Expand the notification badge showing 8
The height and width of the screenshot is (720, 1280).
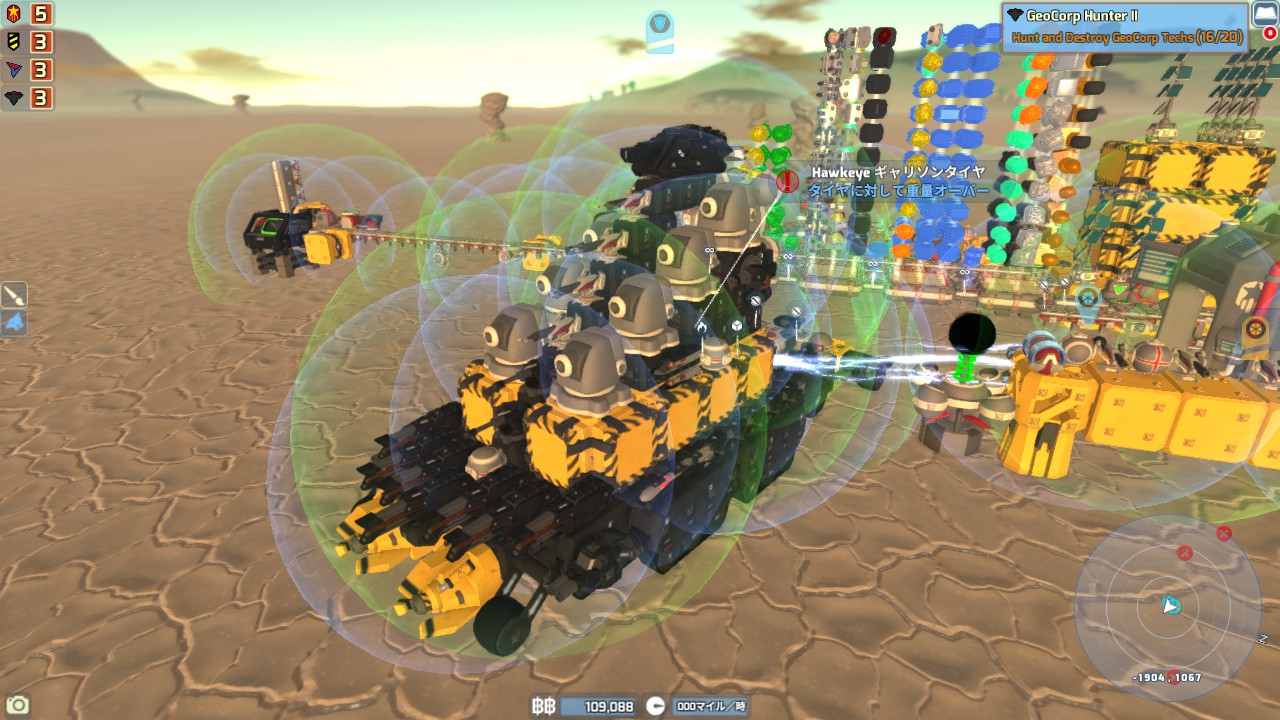point(1270,32)
